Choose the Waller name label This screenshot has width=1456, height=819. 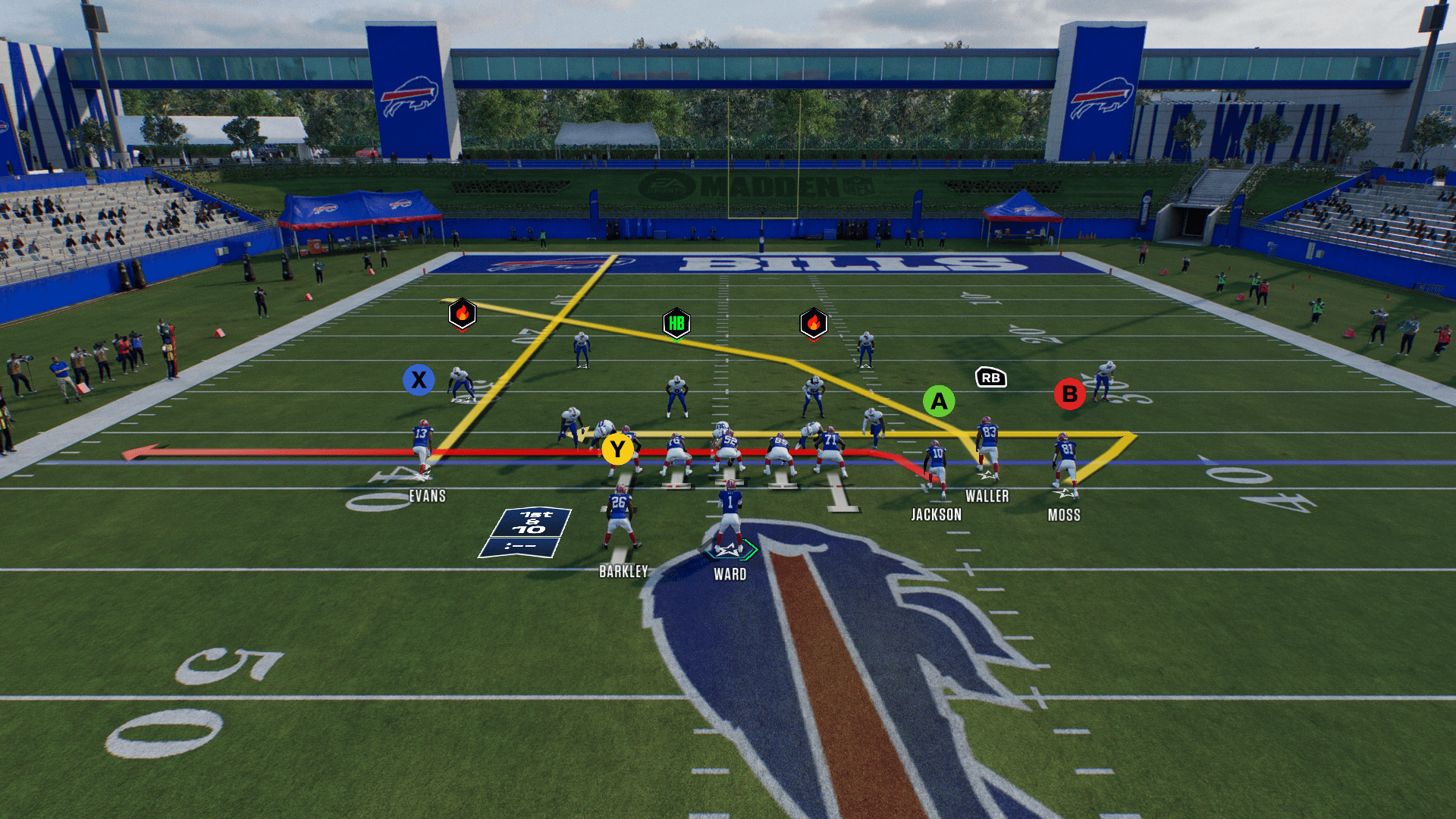click(x=987, y=497)
